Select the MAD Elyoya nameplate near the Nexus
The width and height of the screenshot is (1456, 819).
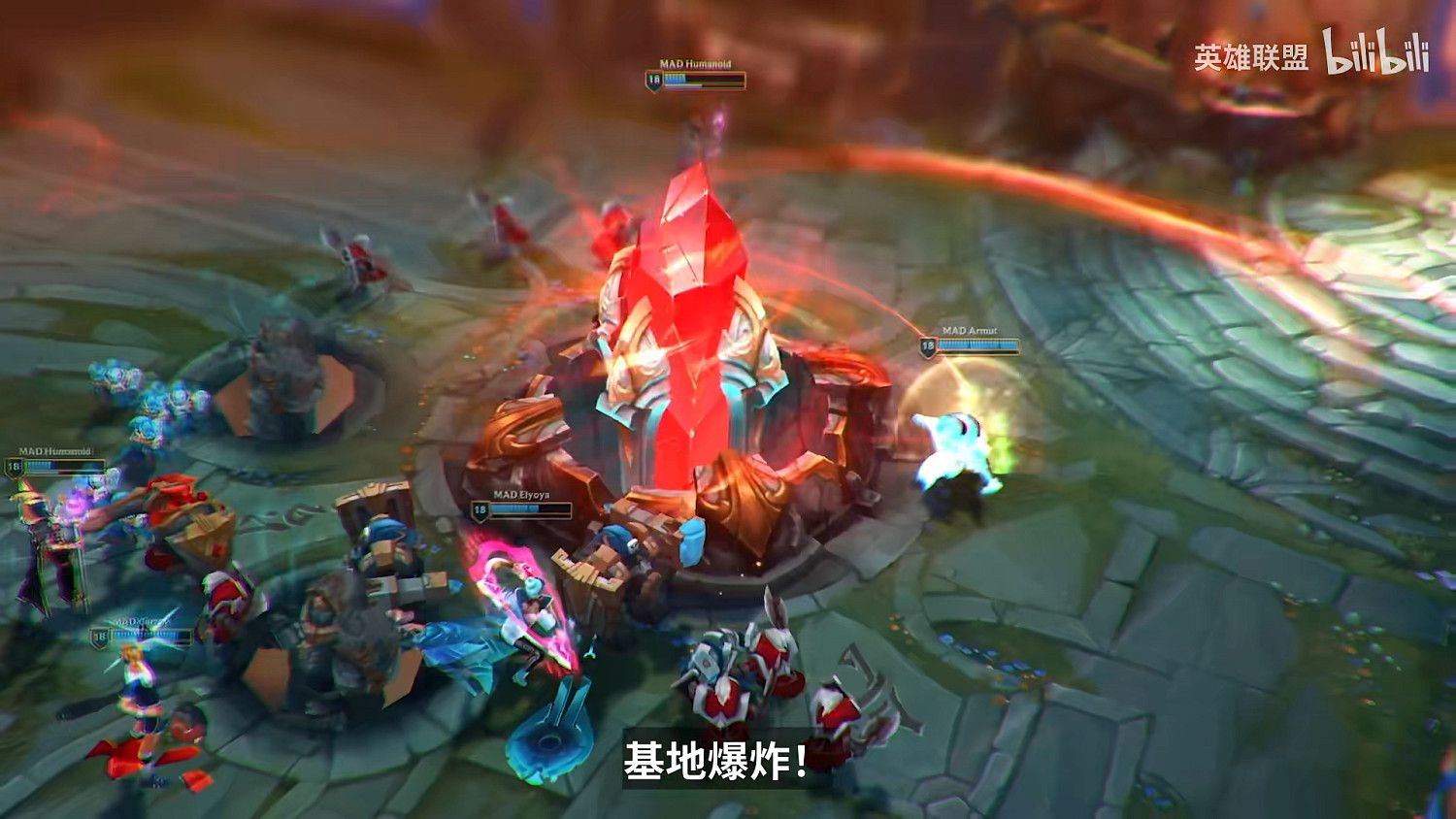click(521, 495)
